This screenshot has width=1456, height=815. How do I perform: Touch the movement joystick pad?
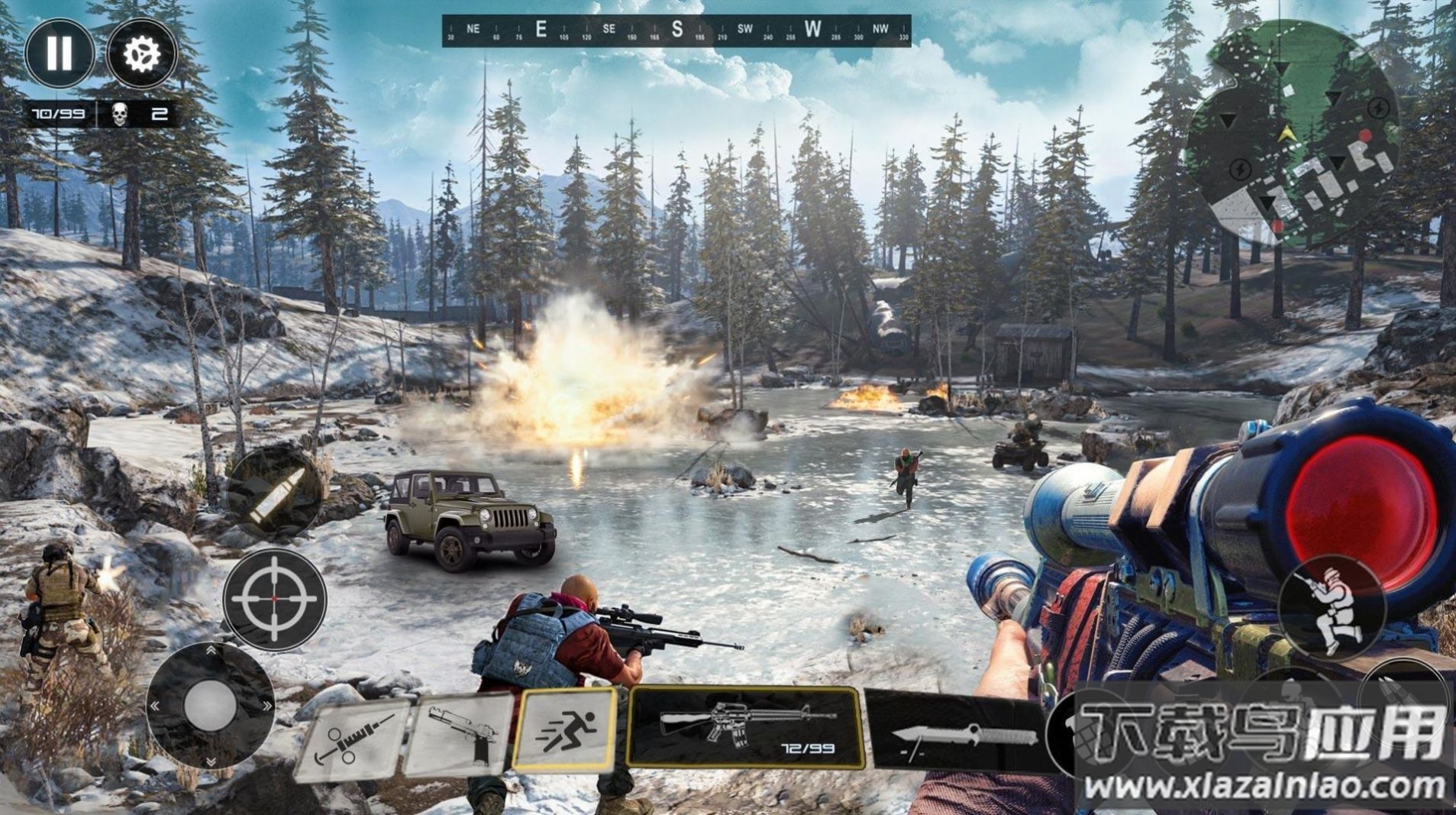click(x=210, y=704)
